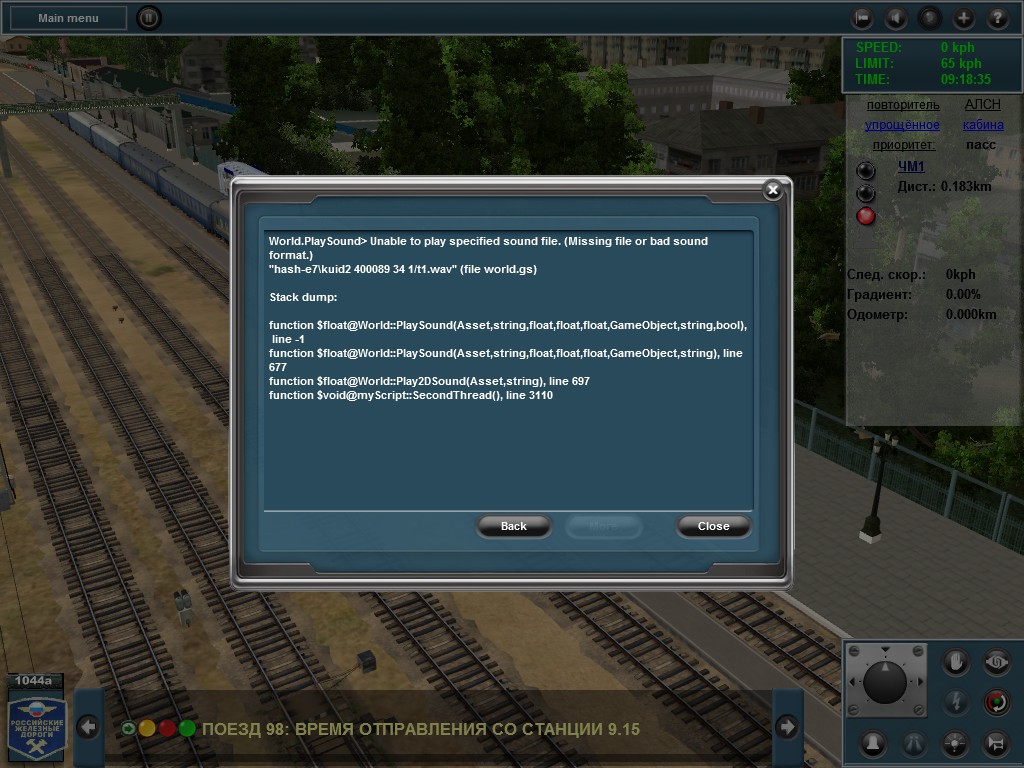Apply the brake with the hand icon

click(956, 662)
